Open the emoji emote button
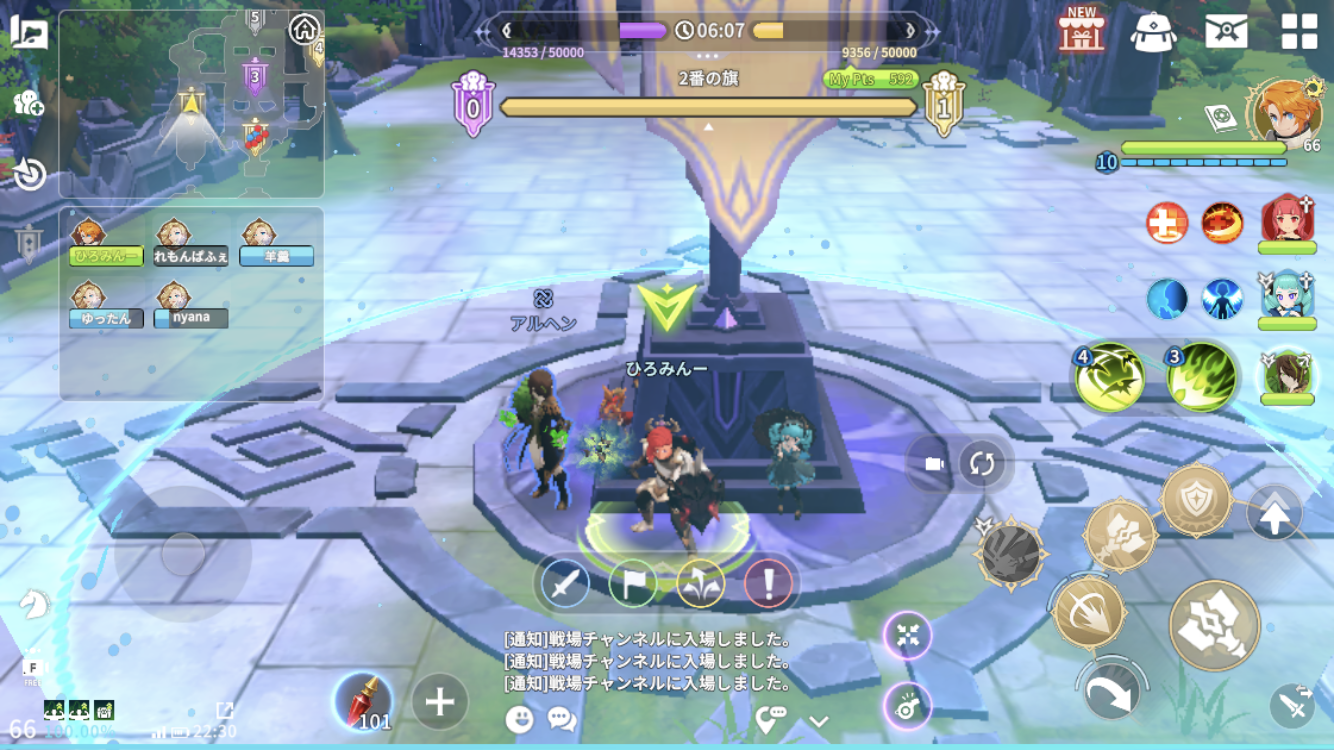The width and height of the screenshot is (1334, 750). pos(519,718)
